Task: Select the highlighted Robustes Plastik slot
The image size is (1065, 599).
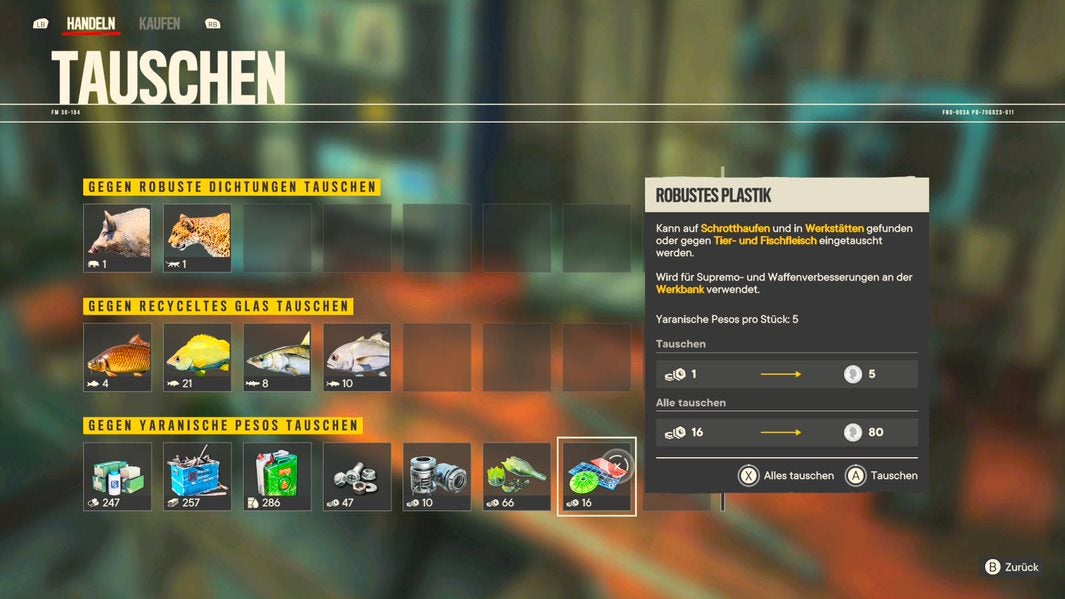Action: click(x=596, y=476)
